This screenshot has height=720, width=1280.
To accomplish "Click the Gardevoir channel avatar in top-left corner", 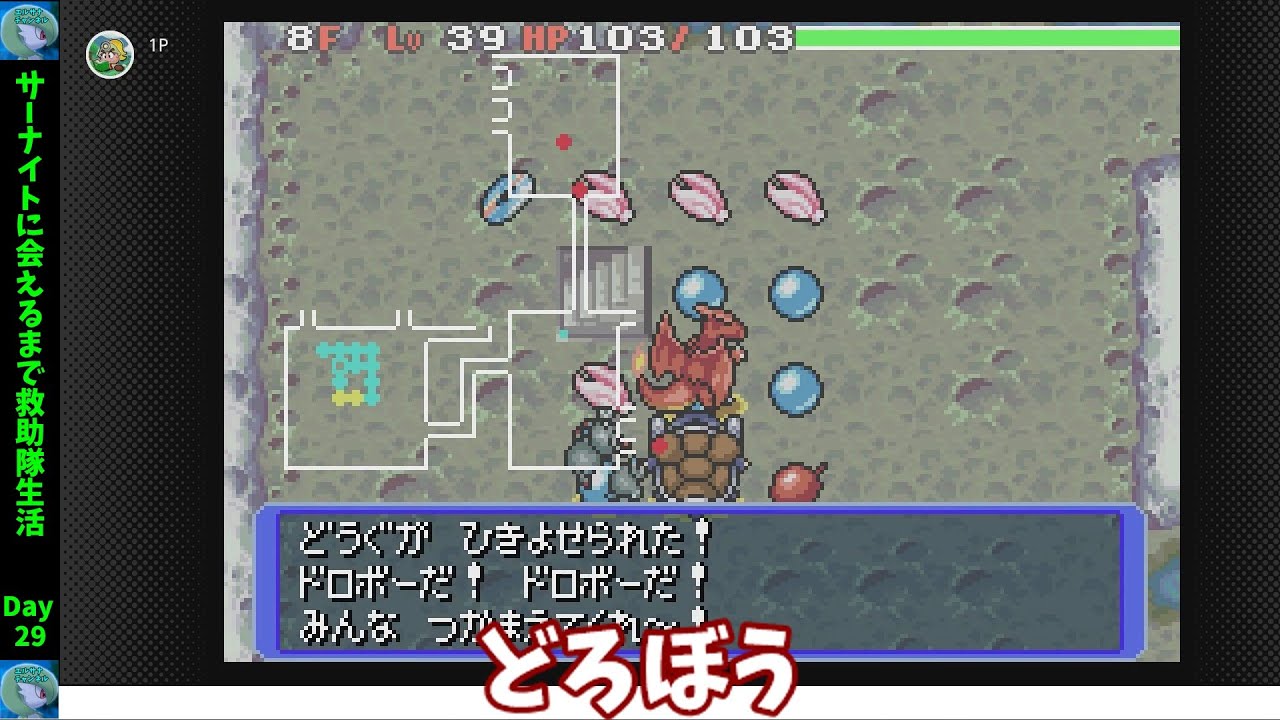I will click(30, 28).
